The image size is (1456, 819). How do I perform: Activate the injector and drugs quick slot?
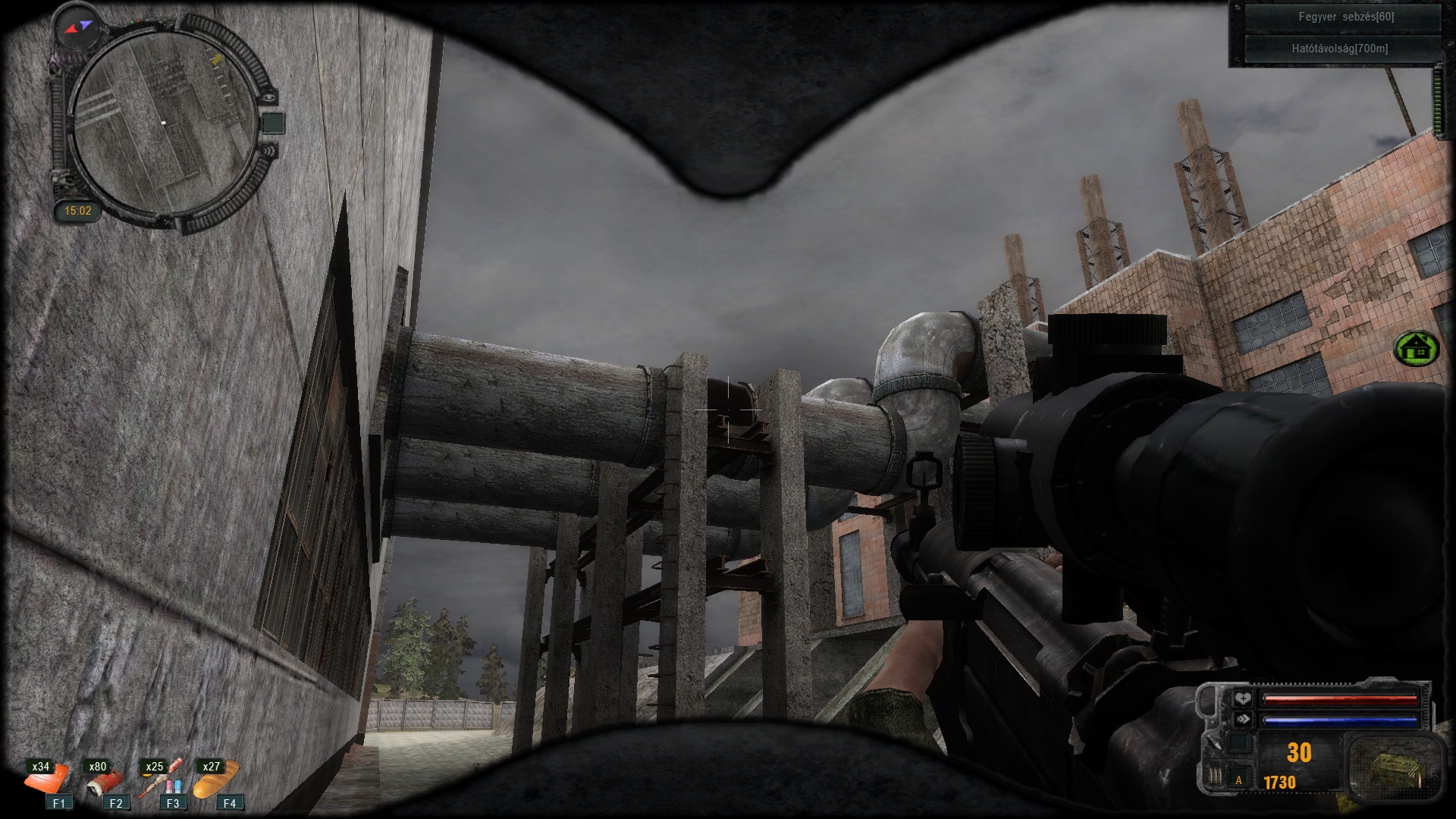point(160,780)
